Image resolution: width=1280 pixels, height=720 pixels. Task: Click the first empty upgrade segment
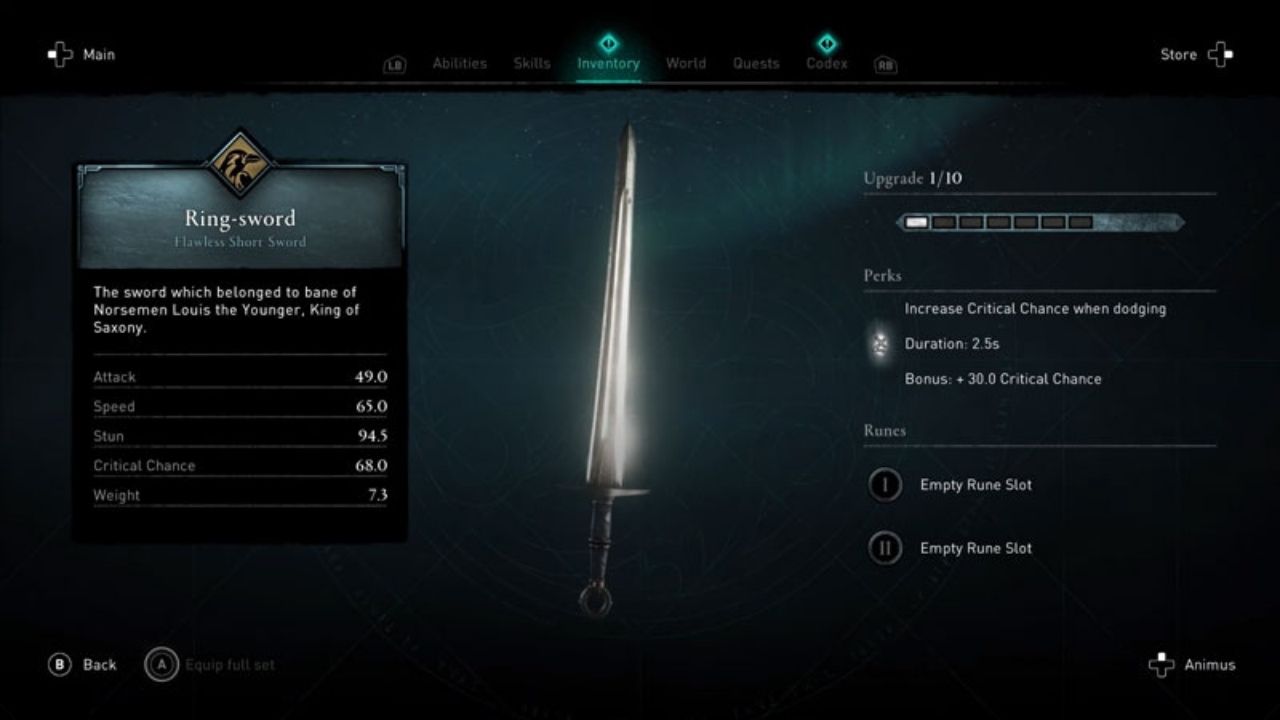point(943,221)
